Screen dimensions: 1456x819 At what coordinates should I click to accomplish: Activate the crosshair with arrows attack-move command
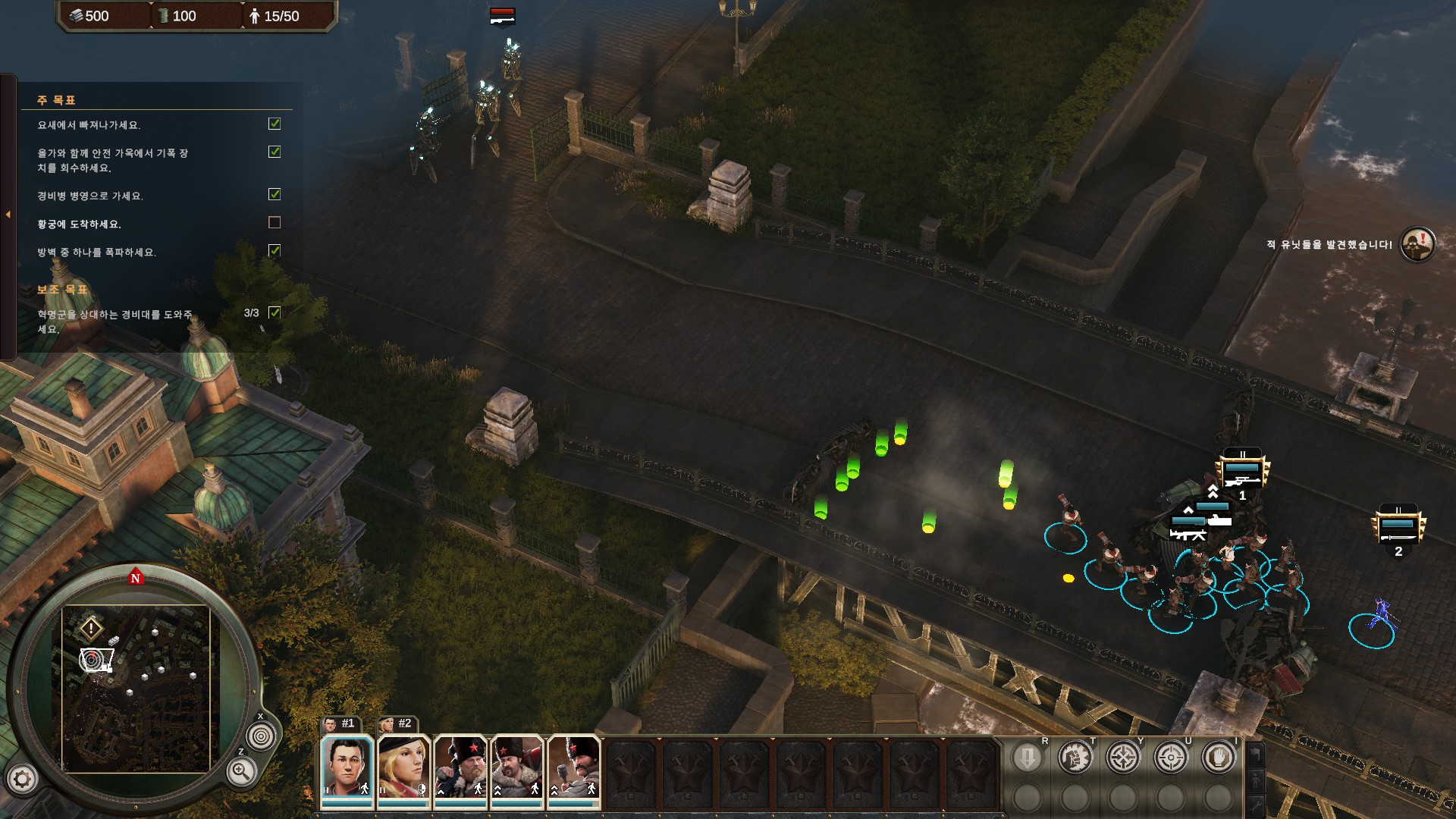[x=1122, y=757]
